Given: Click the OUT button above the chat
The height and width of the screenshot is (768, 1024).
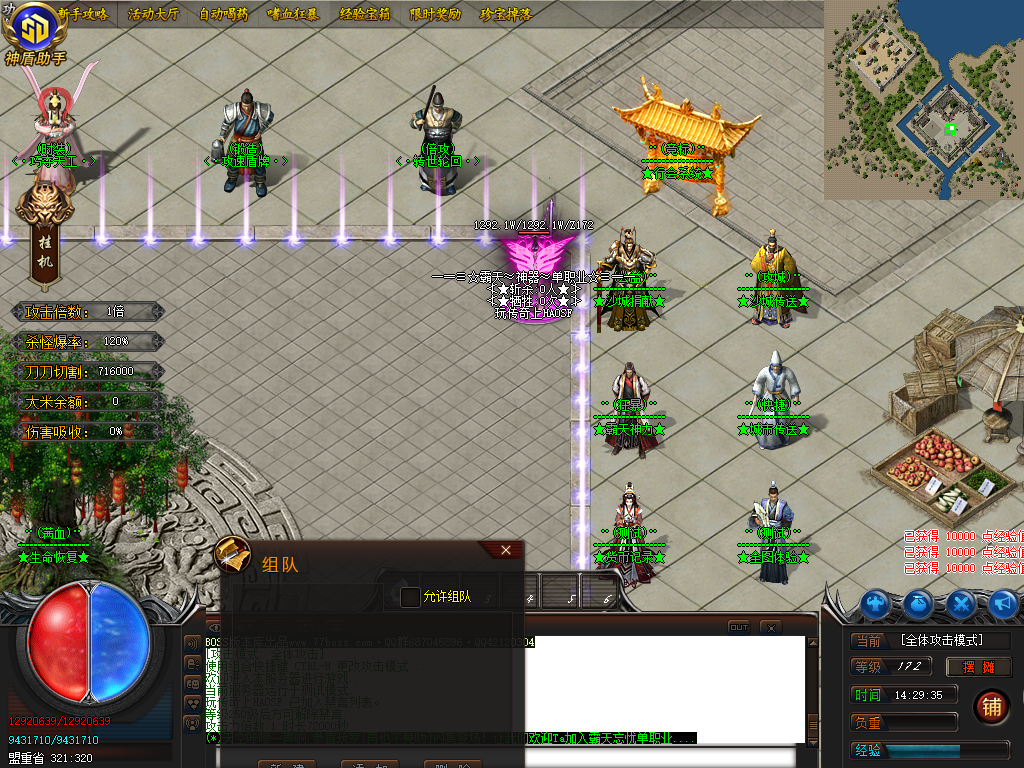Looking at the screenshot, I should pyautogui.click(x=738, y=627).
